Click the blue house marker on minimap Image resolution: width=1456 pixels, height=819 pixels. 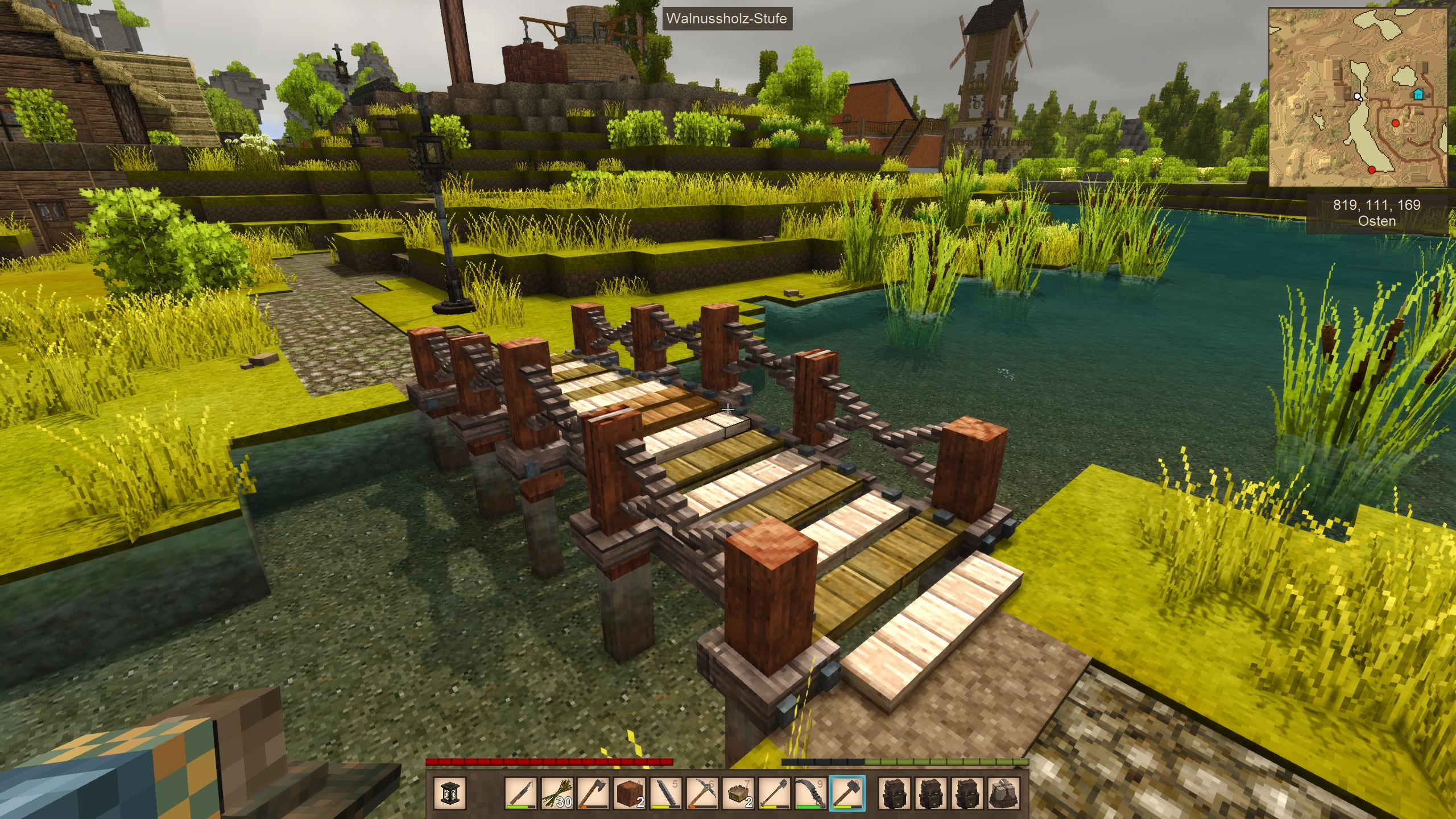pyautogui.click(x=1418, y=94)
